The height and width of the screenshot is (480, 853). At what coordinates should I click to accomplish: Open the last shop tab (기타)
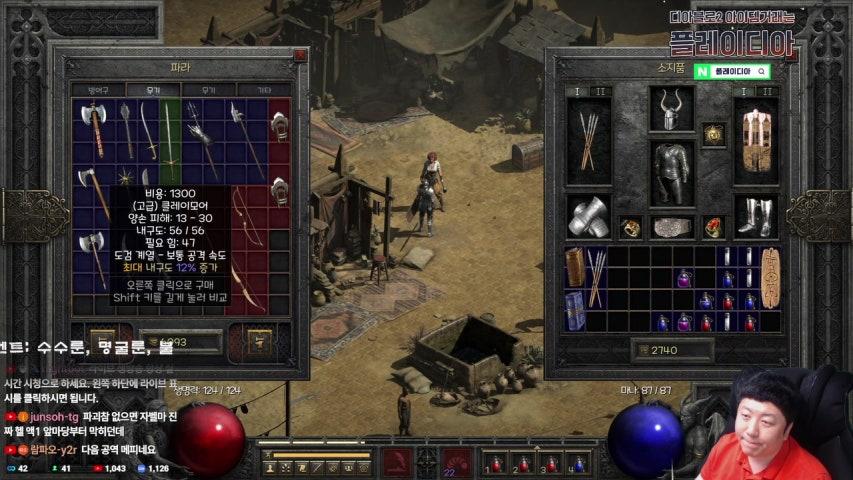tap(263, 90)
